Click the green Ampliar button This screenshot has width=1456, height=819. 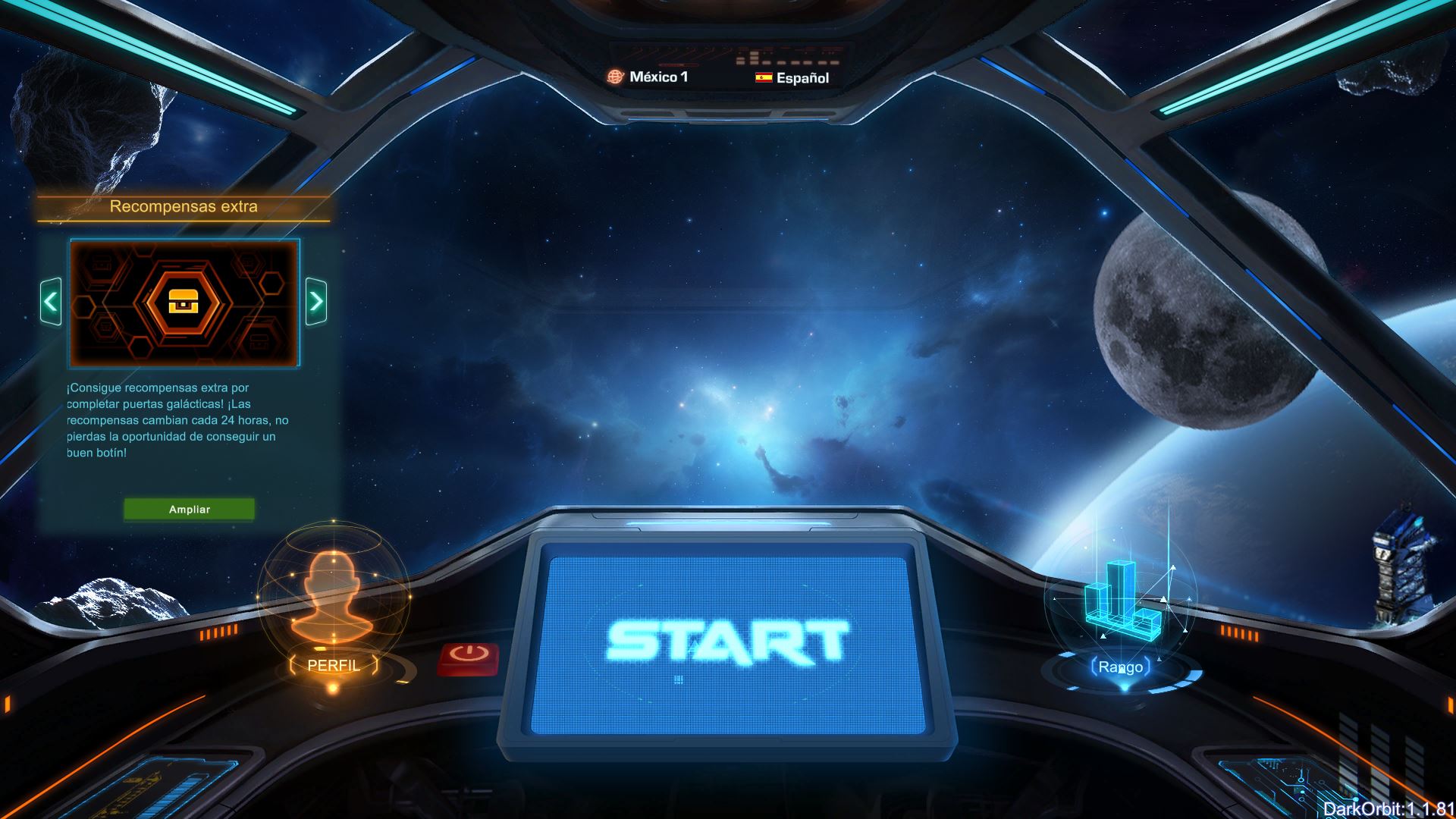click(x=189, y=510)
